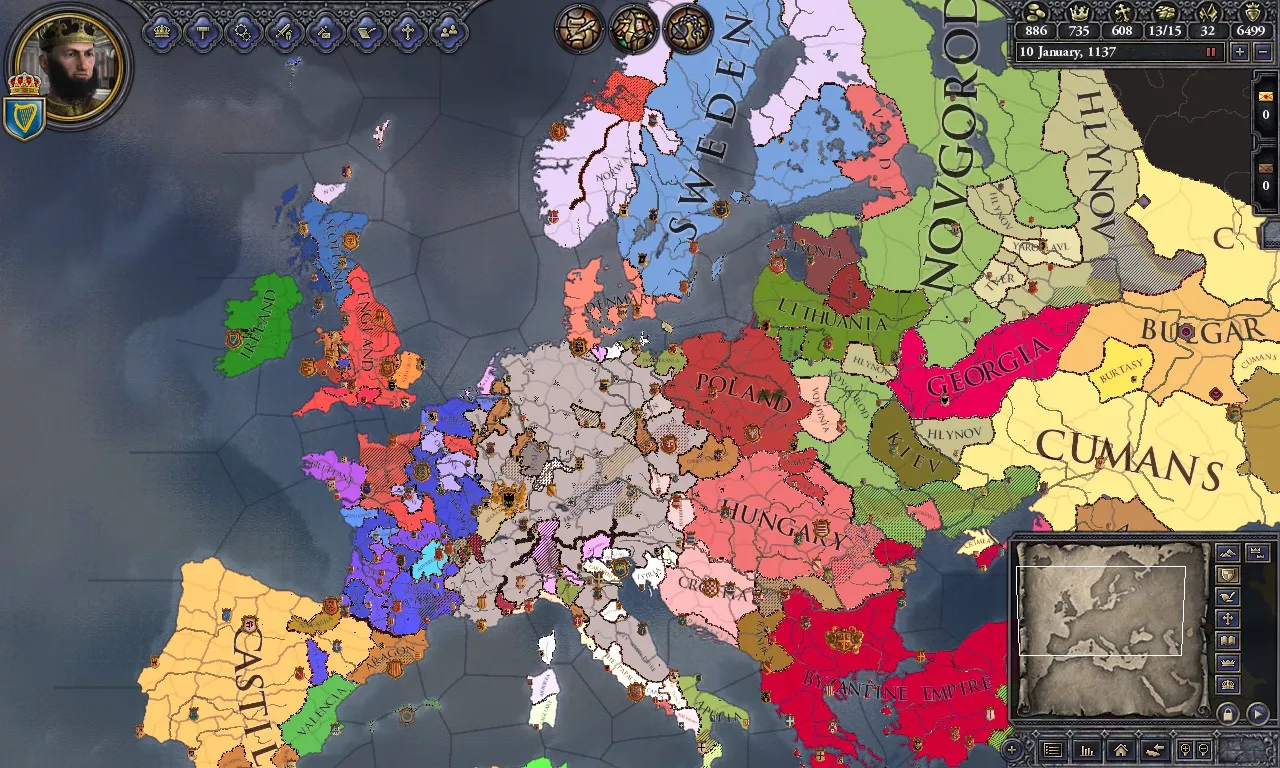
Task: Click the padlock button below the map modes
Action: click(x=1227, y=714)
